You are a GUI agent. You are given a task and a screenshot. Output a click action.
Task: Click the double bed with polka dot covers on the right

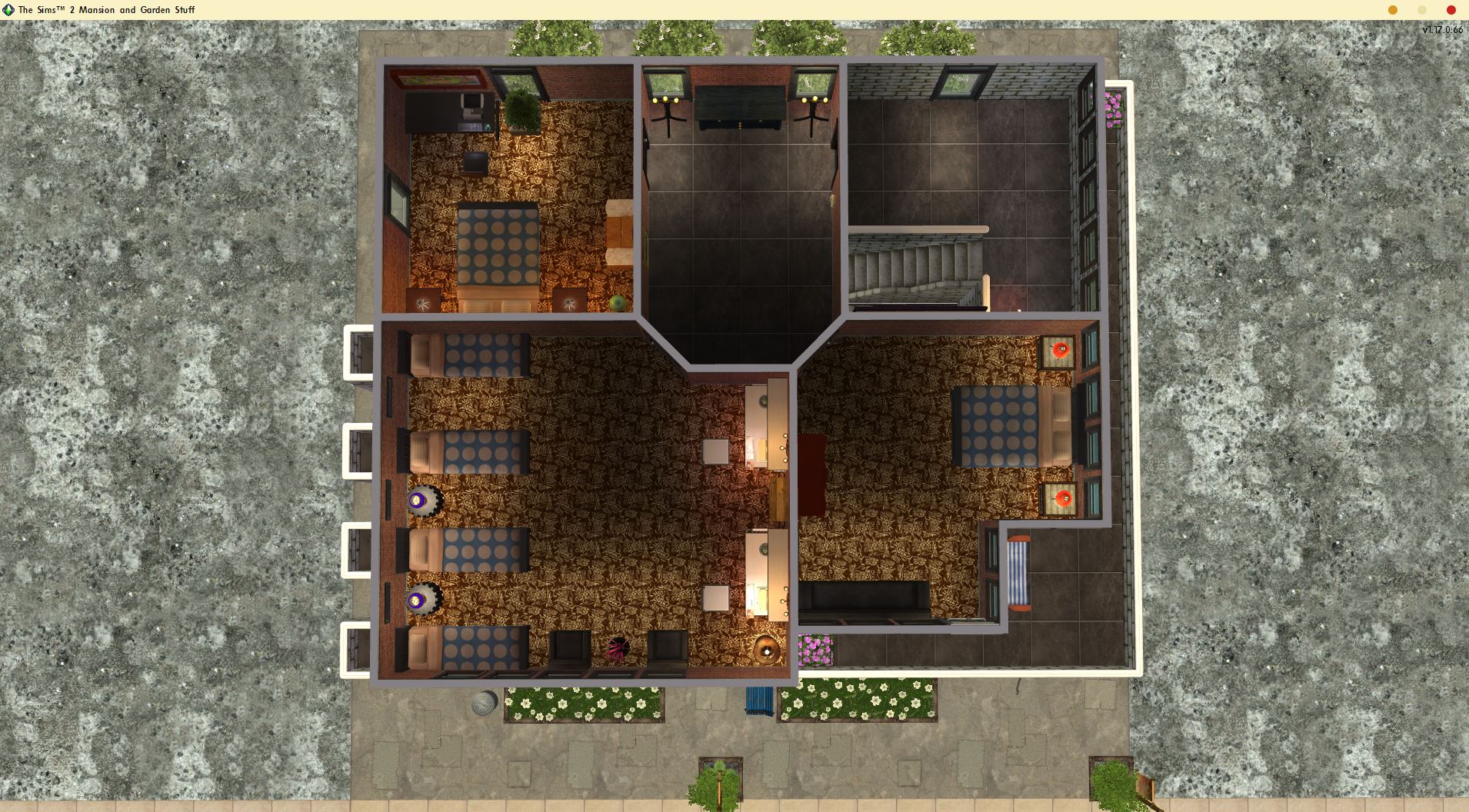click(1000, 427)
